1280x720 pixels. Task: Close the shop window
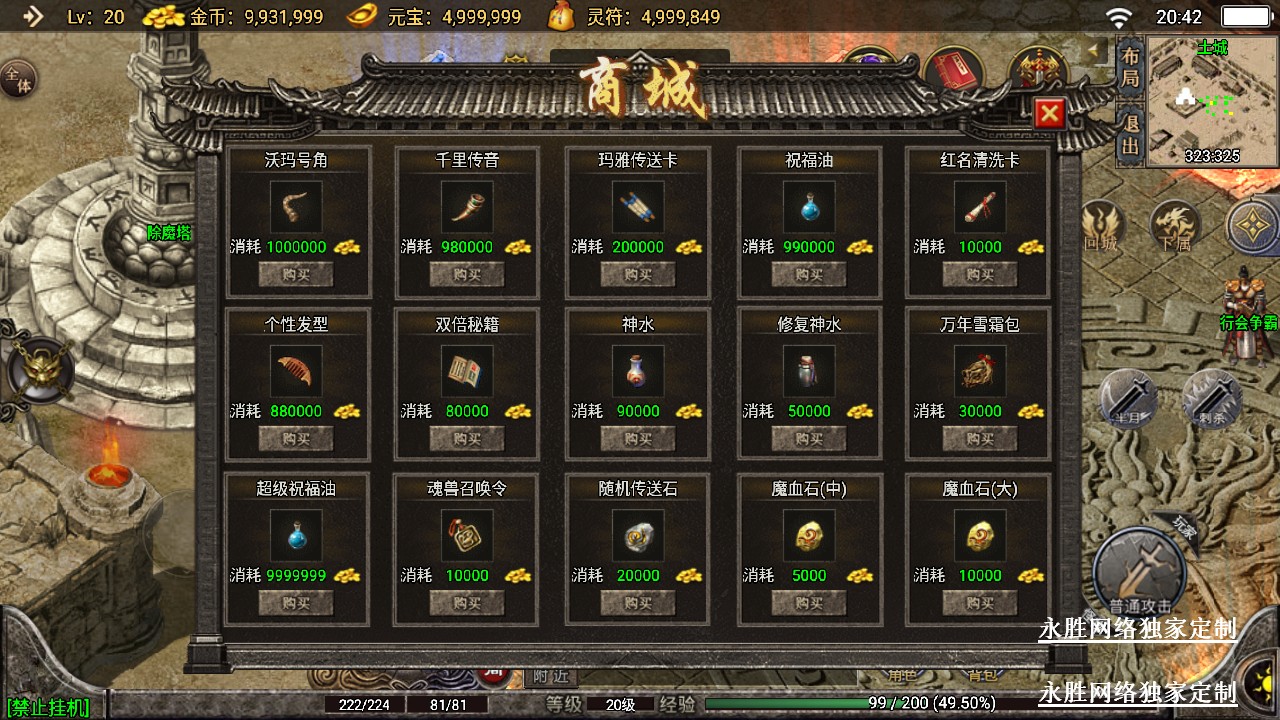click(1048, 114)
